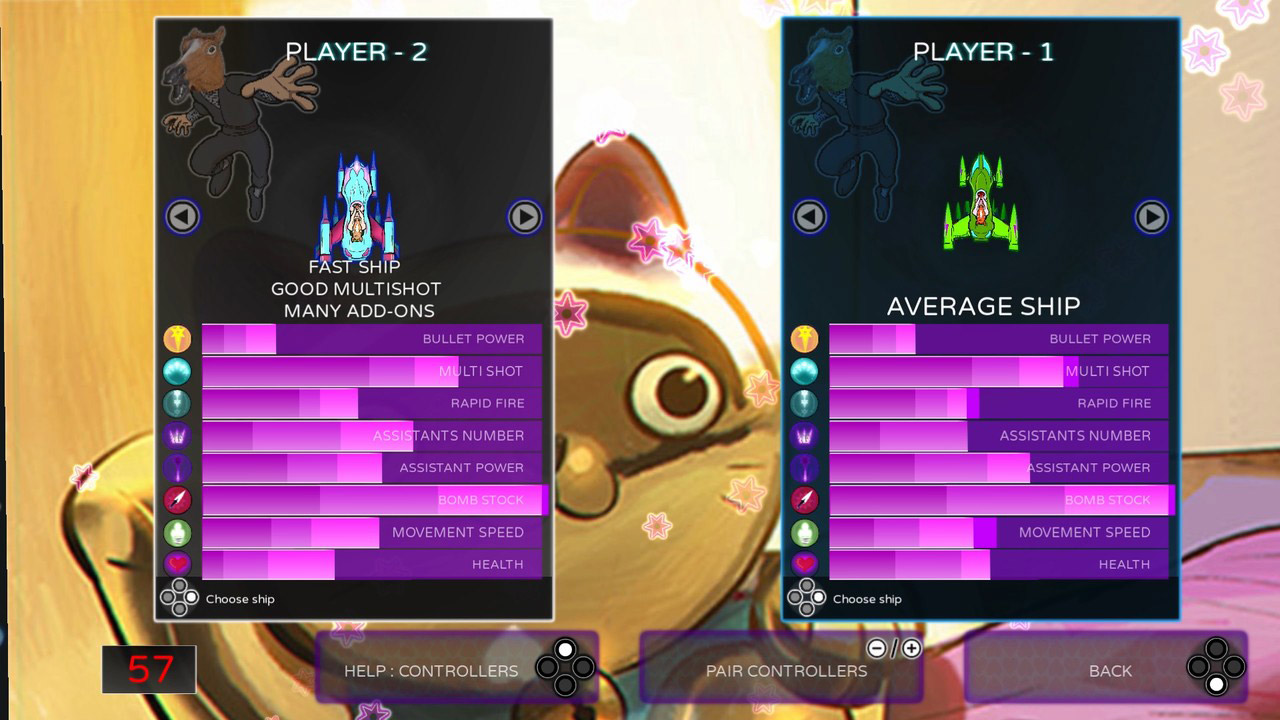Select the Bullet Power star icon on Player 2 card
Image resolution: width=1280 pixels, height=720 pixels.
pyautogui.click(x=177, y=339)
